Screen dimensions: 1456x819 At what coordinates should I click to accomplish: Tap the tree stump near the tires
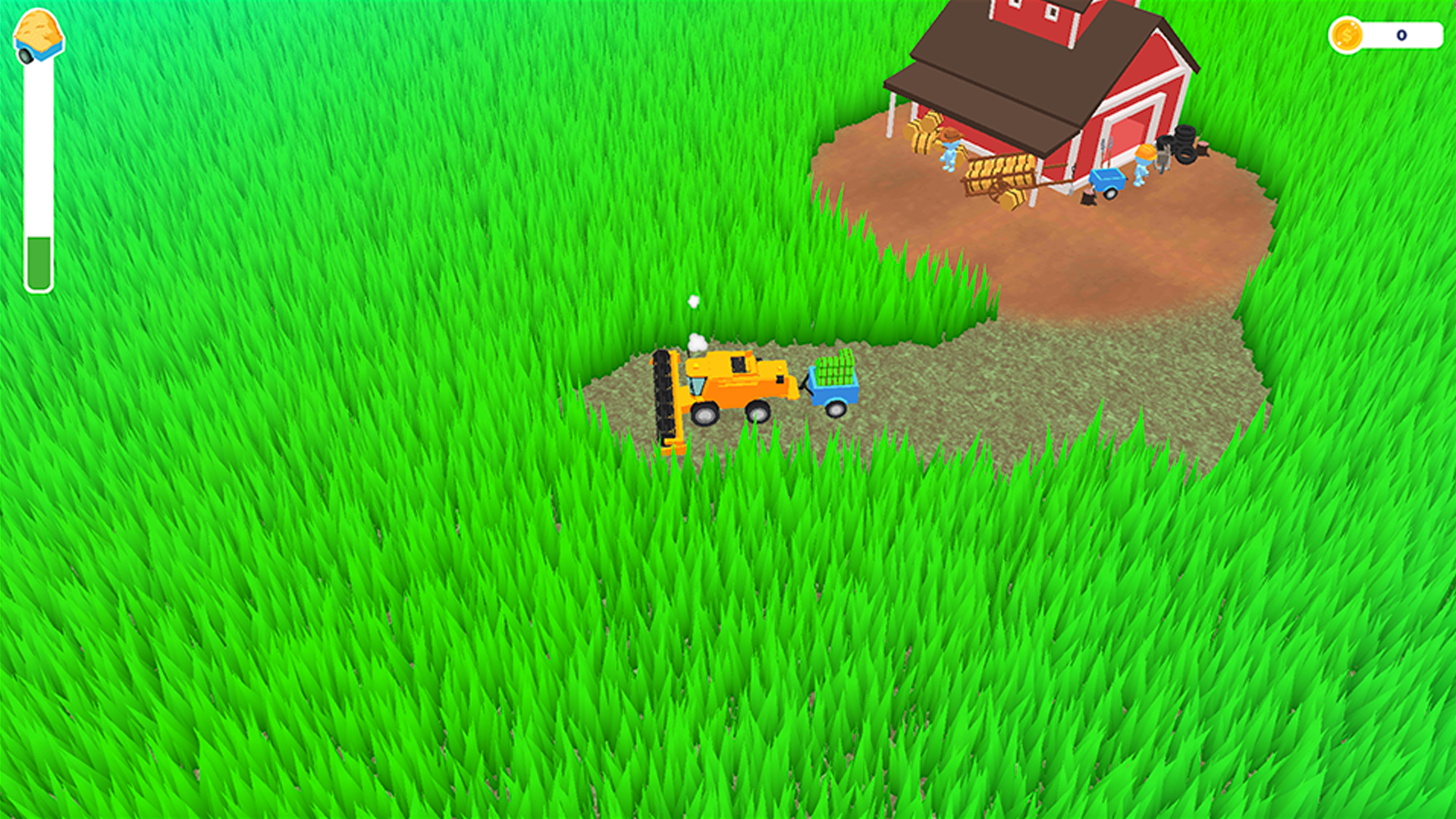(1204, 150)
